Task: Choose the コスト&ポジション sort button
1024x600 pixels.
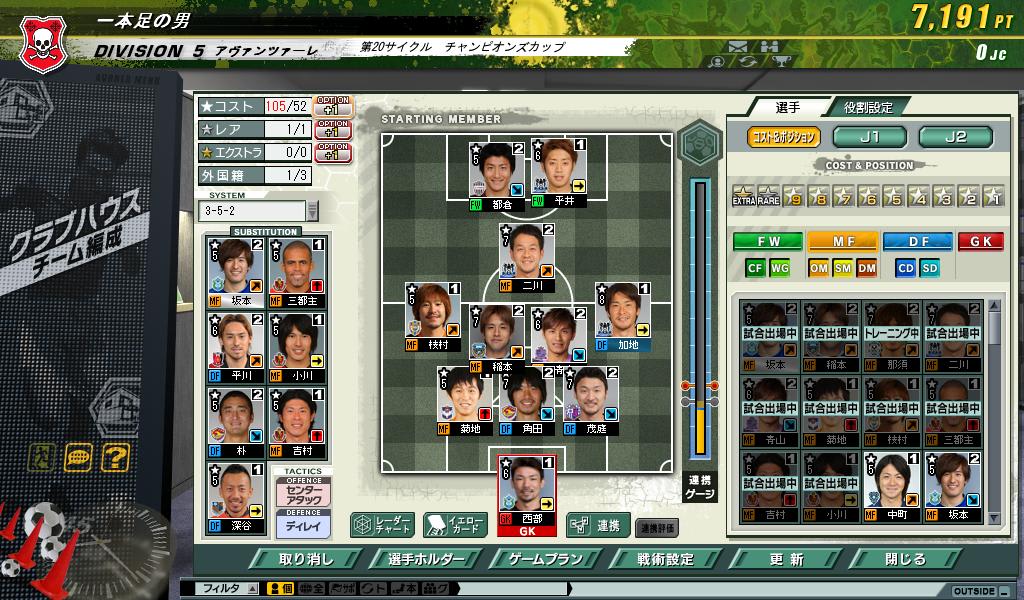Action: click(x=784, y=137)
